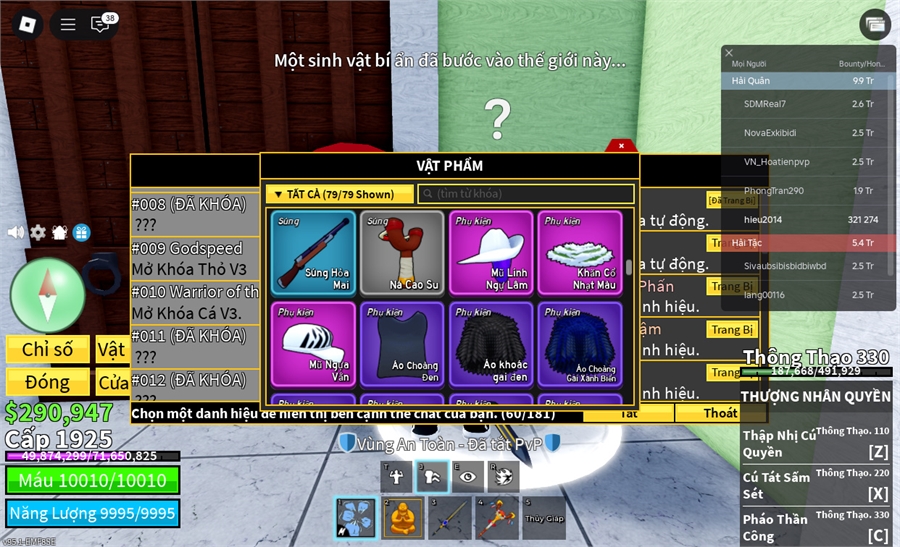This screenshot has height=547, width=900.
Task: Choose the Áo Choàng Đen cape
Action: point(402,344)
